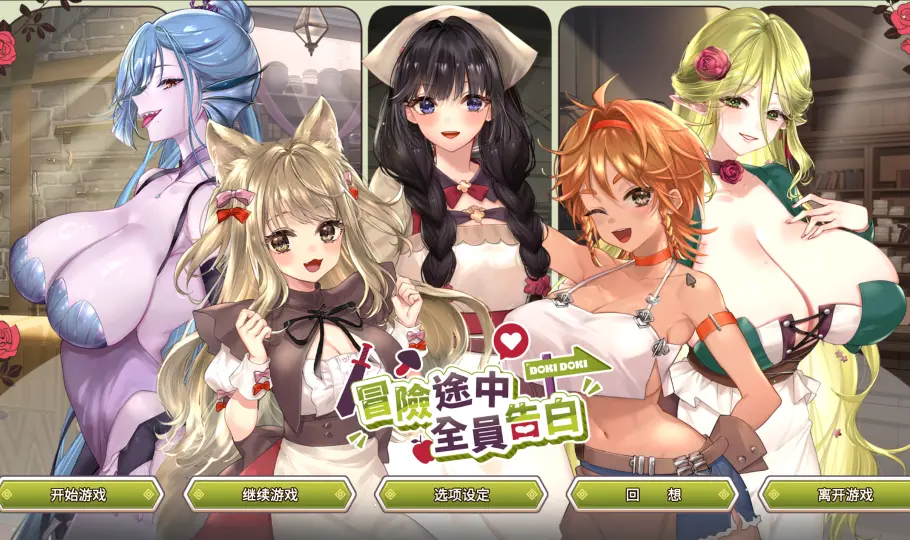Start a new game with 开始游戏

point(78,494)
